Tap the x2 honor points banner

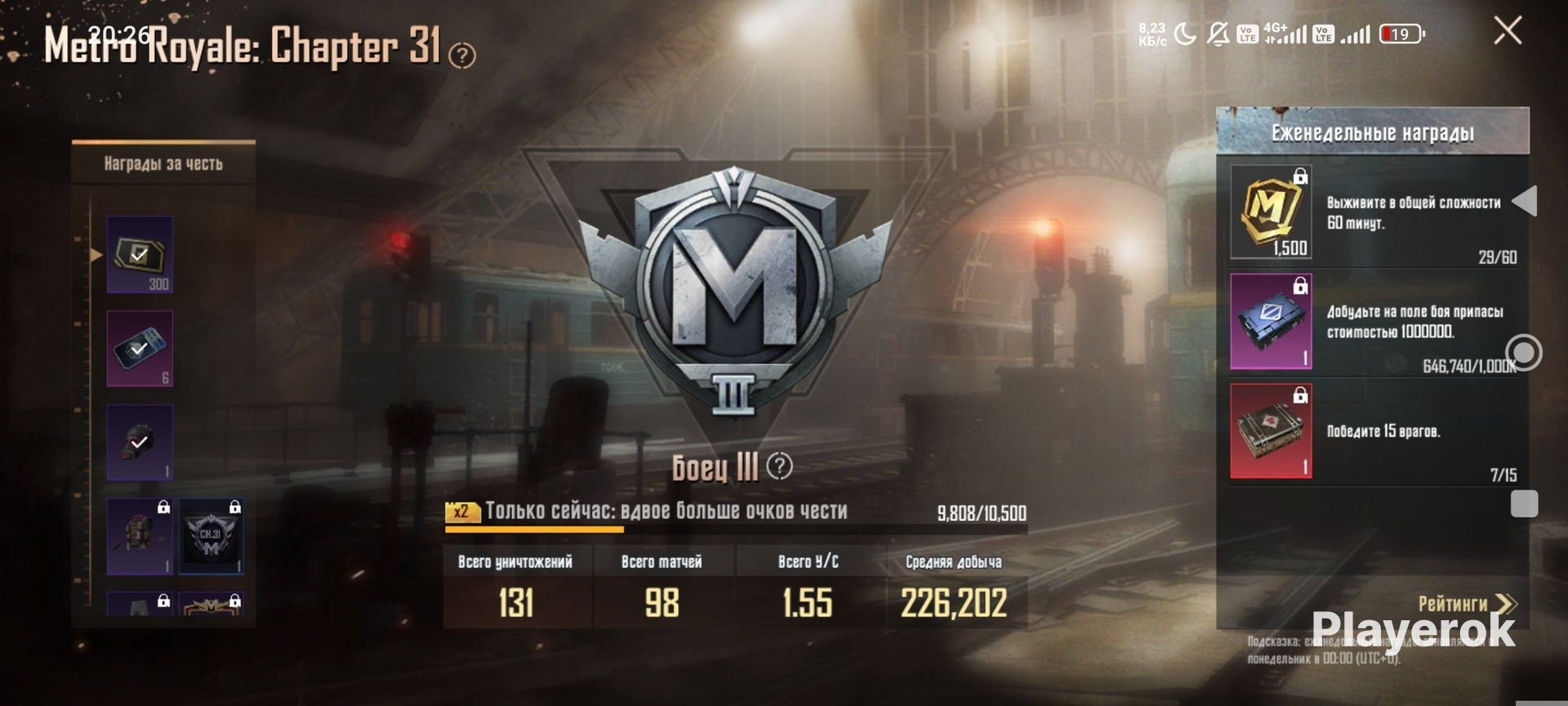[x=645, y=512]
